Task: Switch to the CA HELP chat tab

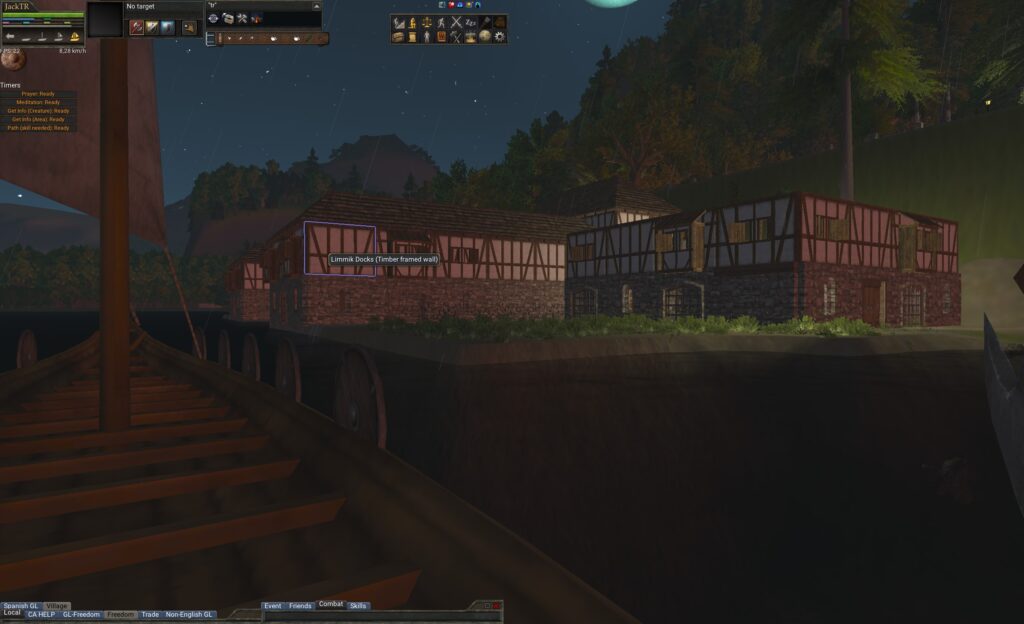Action: (x=41, y=614)
